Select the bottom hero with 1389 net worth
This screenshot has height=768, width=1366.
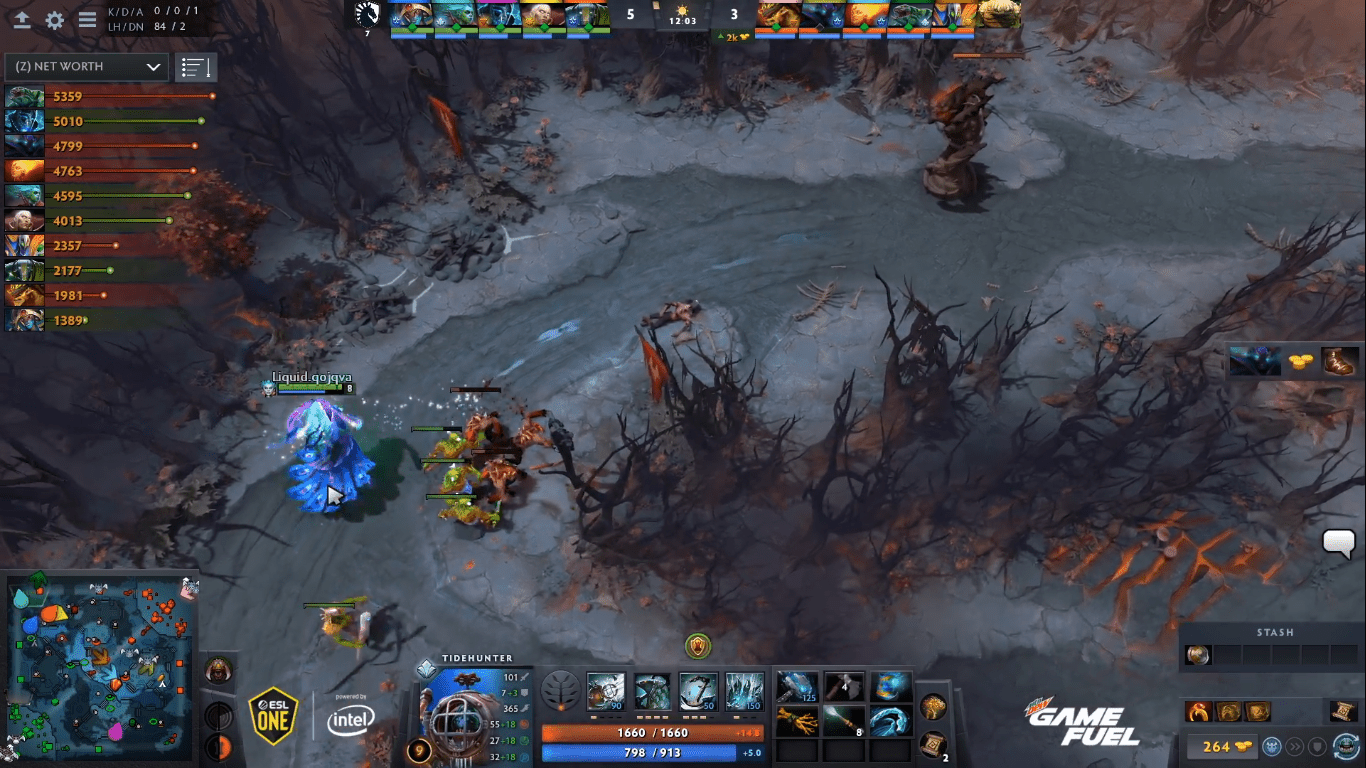(25, 320)
